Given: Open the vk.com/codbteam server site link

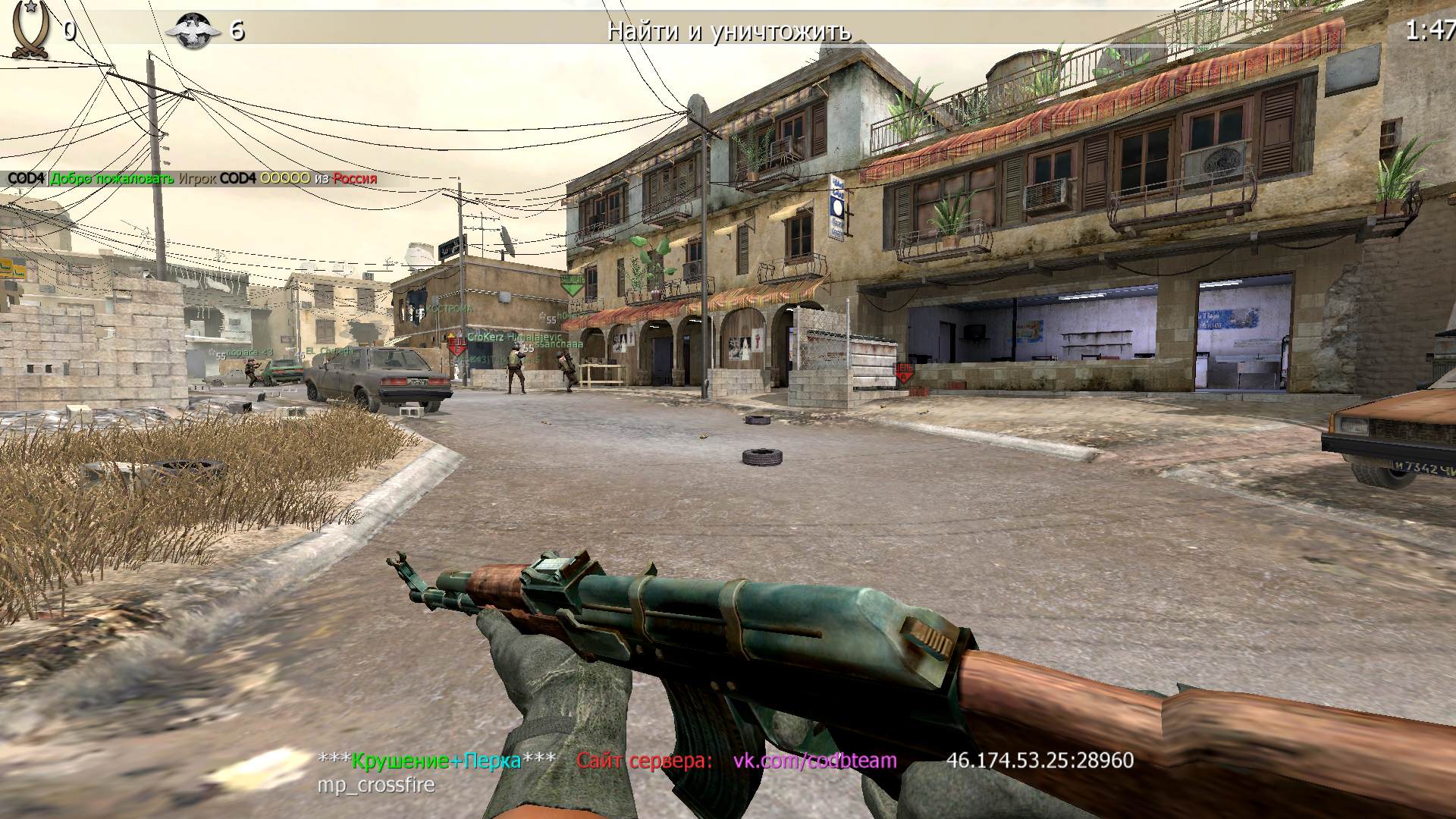Looking at the screenshot, I should 814,760.
